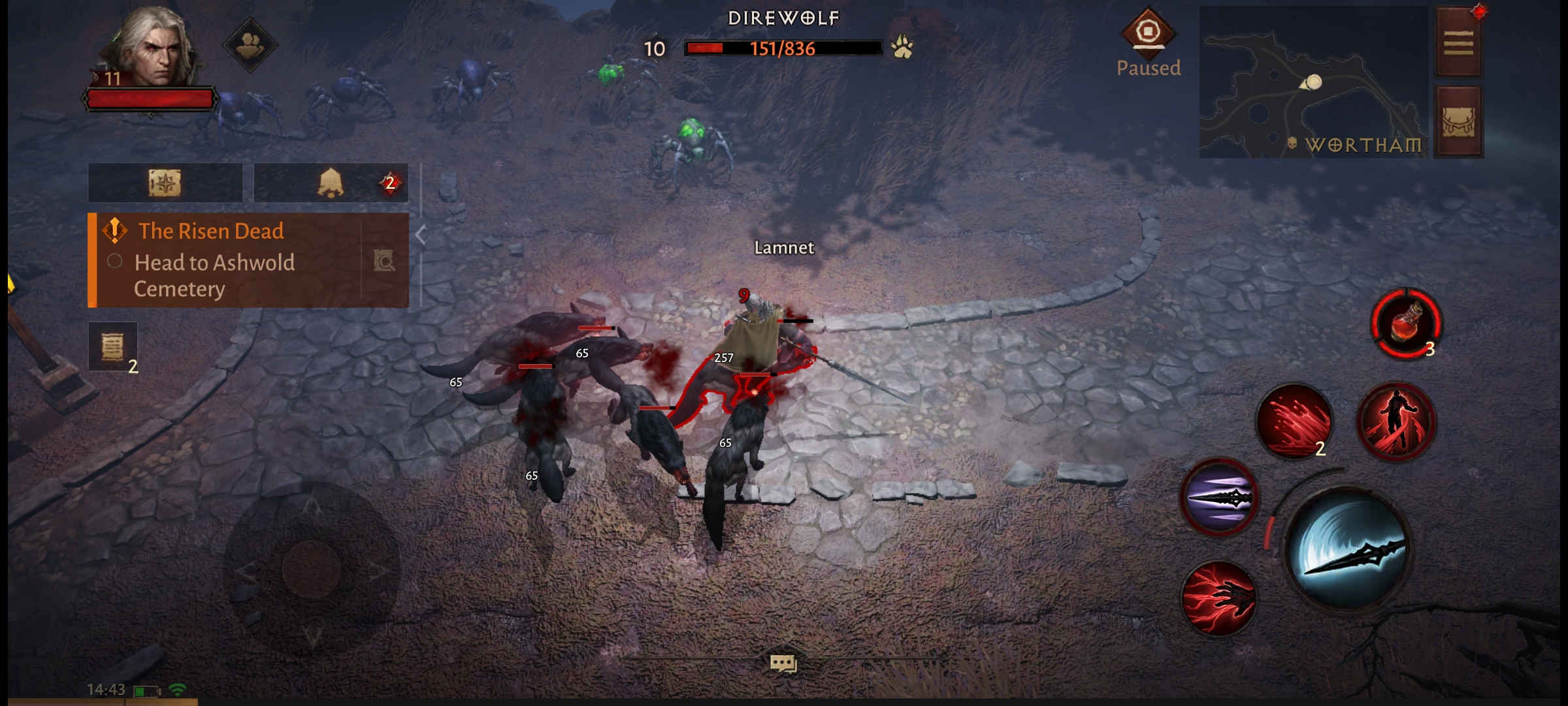Use the health potion
1568x706 pixels.
point(1406,324)
